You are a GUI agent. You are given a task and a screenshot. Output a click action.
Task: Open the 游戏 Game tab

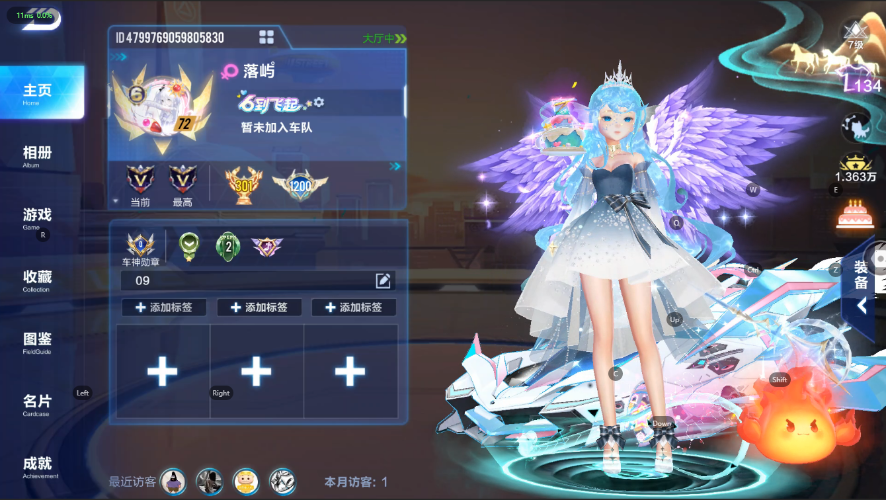tap(38, 216)
